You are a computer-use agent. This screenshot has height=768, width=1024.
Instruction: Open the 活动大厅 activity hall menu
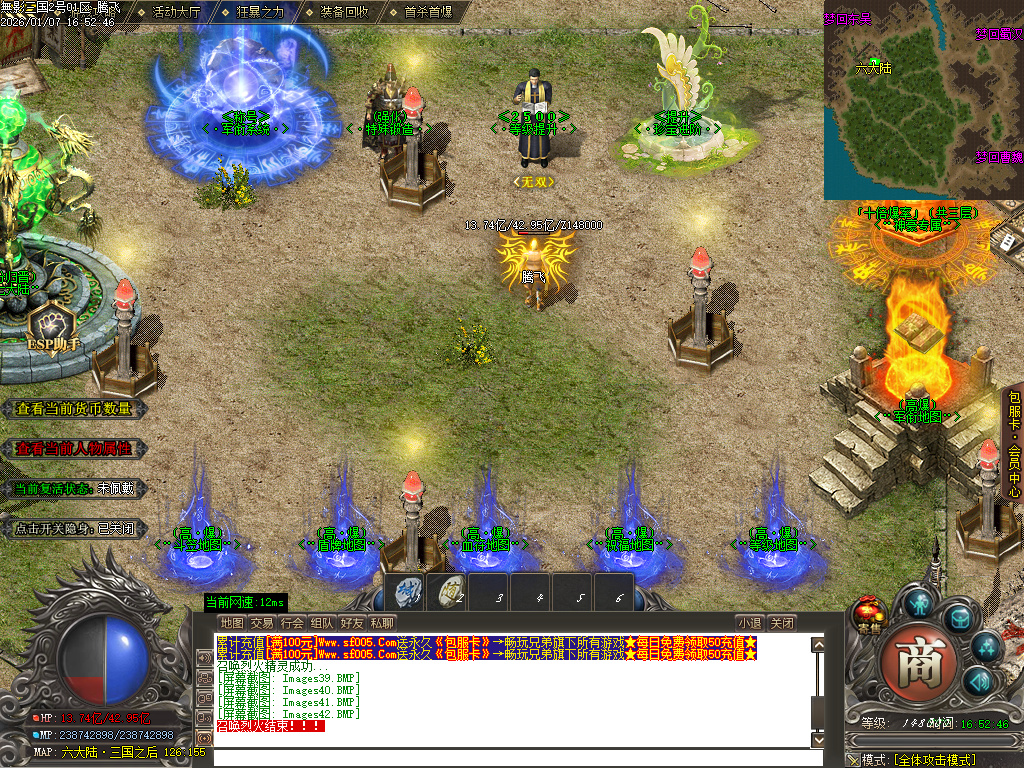[176, 13]
